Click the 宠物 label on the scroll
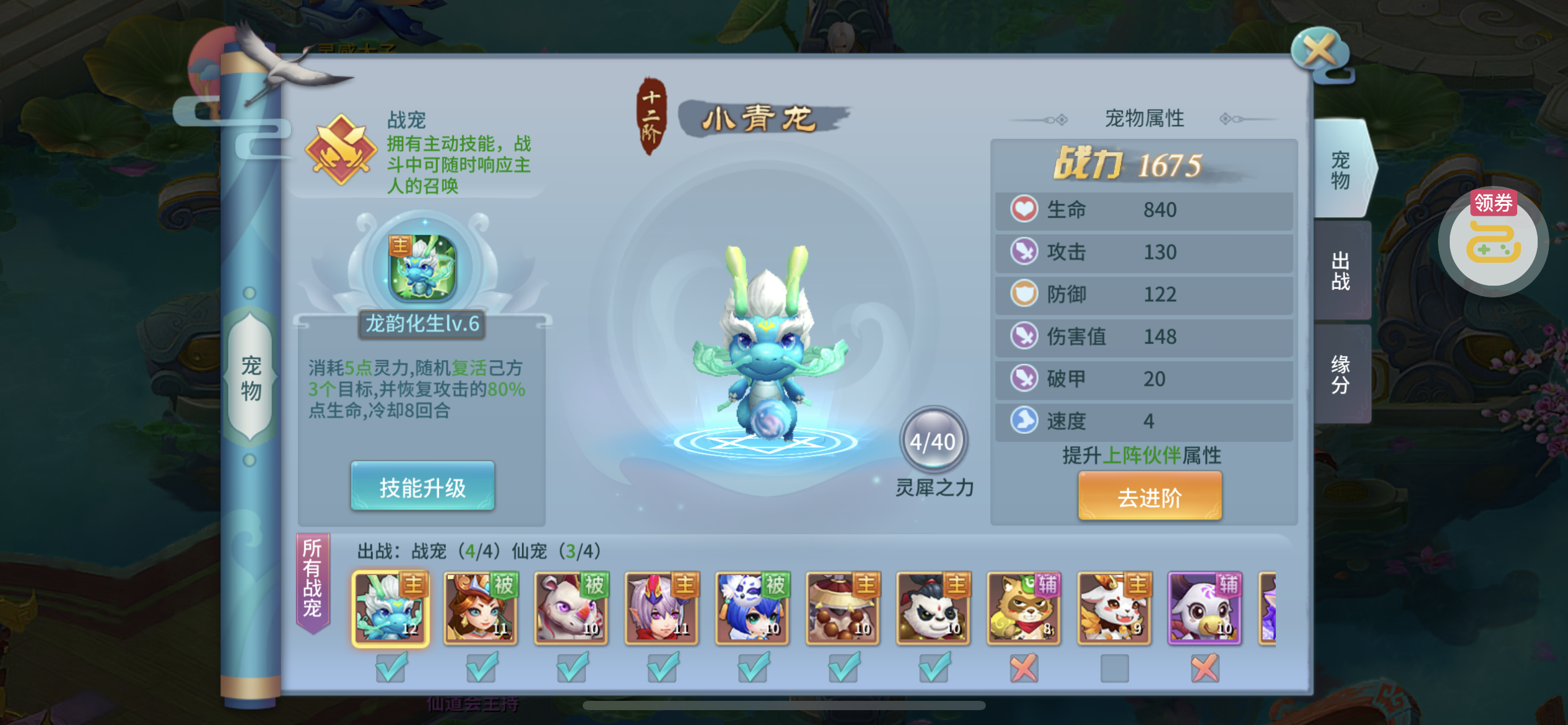The height and width of the screenshot is (725, 1568). point(250,378)
